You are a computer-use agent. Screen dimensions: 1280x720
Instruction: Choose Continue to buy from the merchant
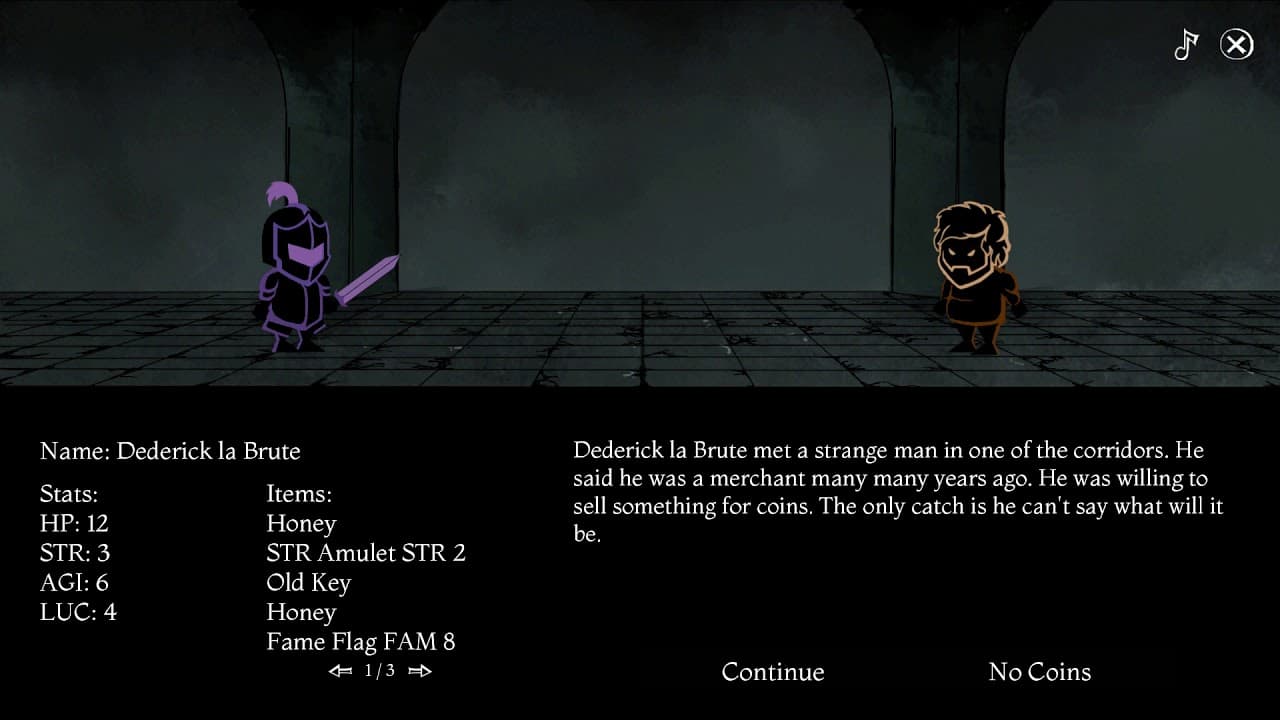pos(773,672)
